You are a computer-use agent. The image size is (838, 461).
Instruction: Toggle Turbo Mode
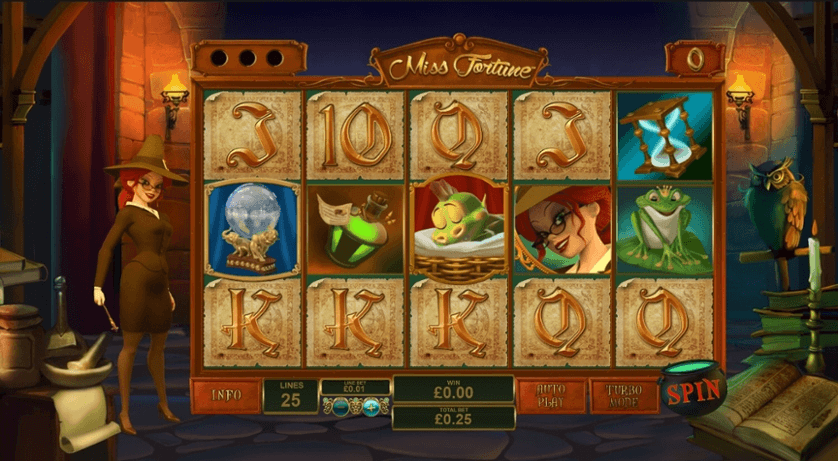(623, 395)
